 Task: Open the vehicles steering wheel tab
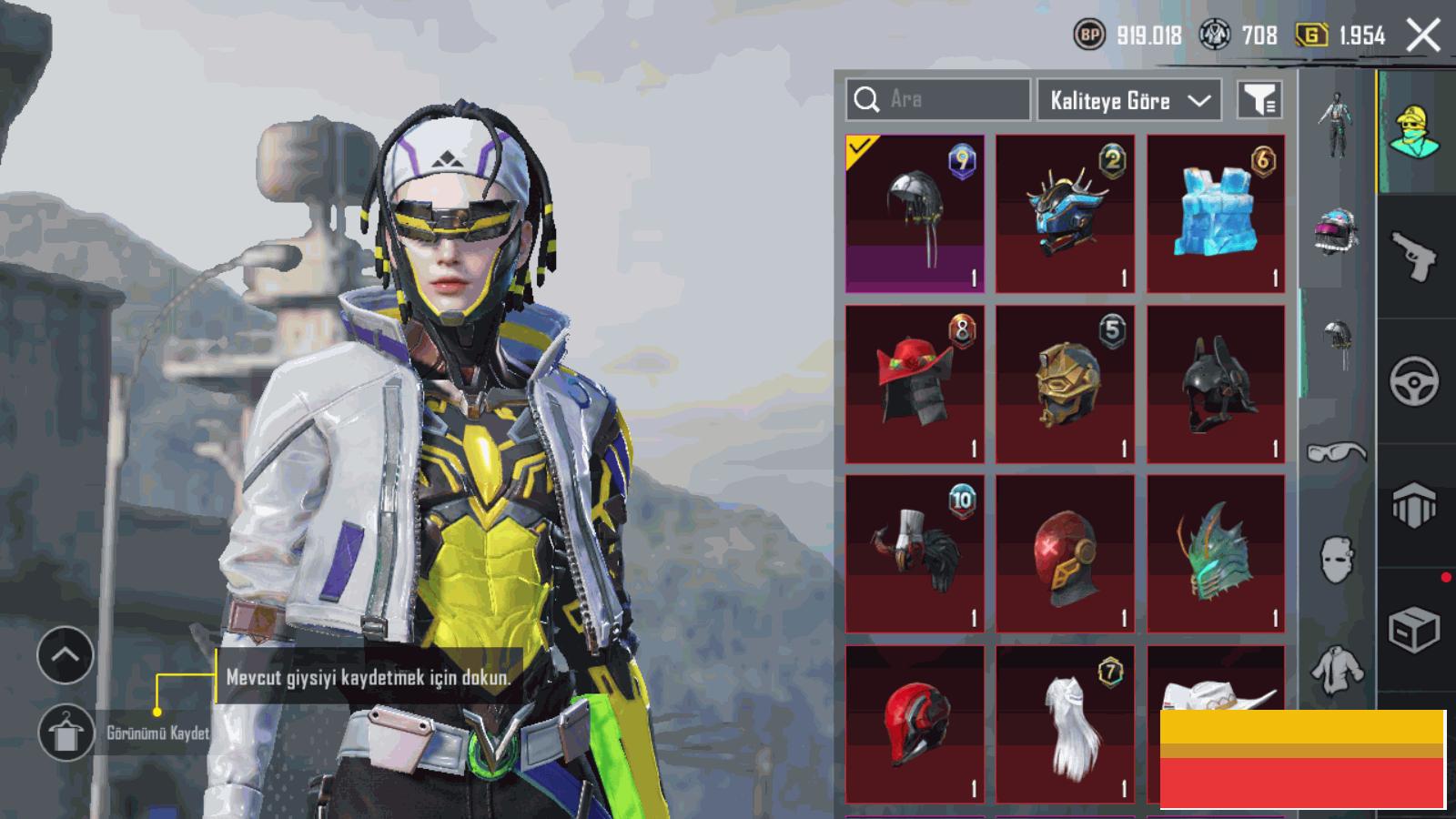click(1414, 380)
